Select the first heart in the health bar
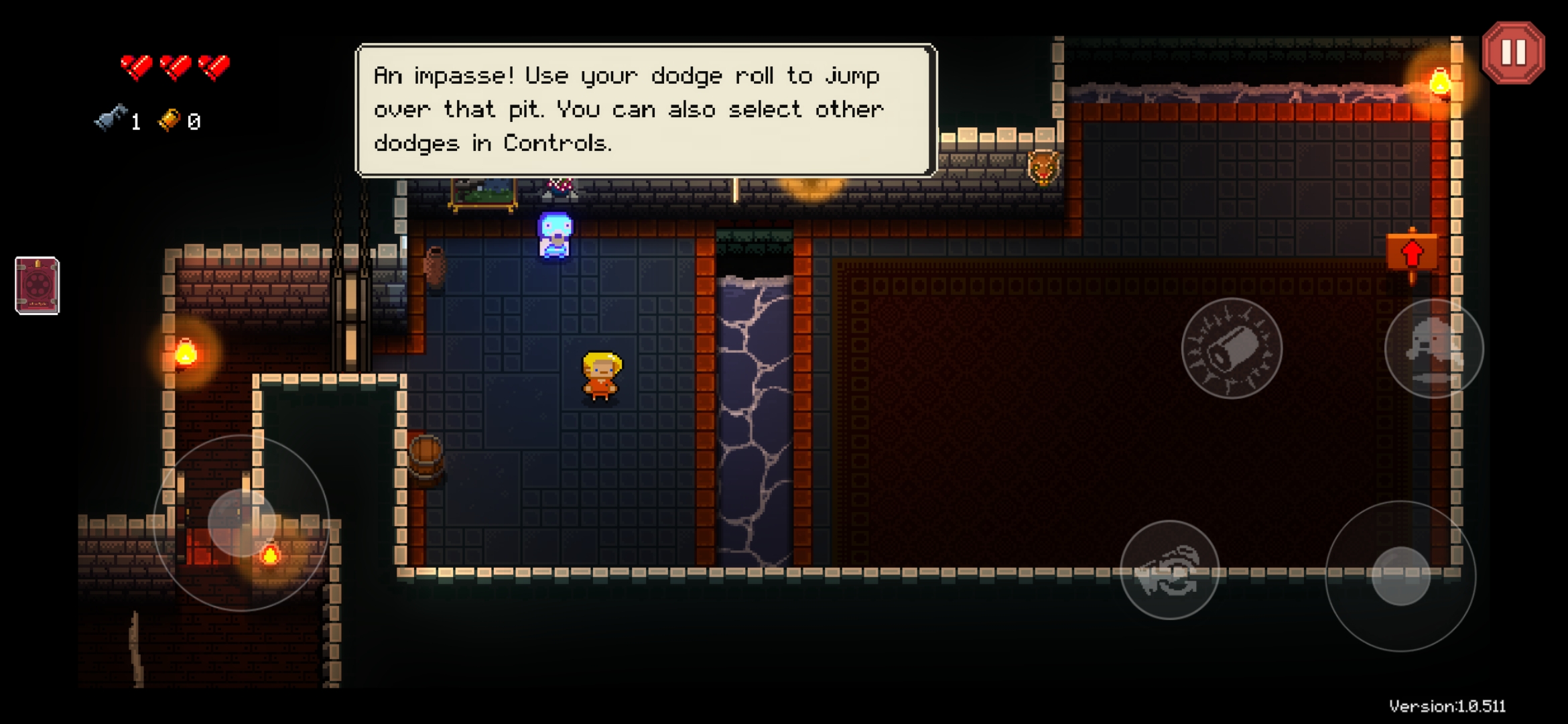 point(136,67)
